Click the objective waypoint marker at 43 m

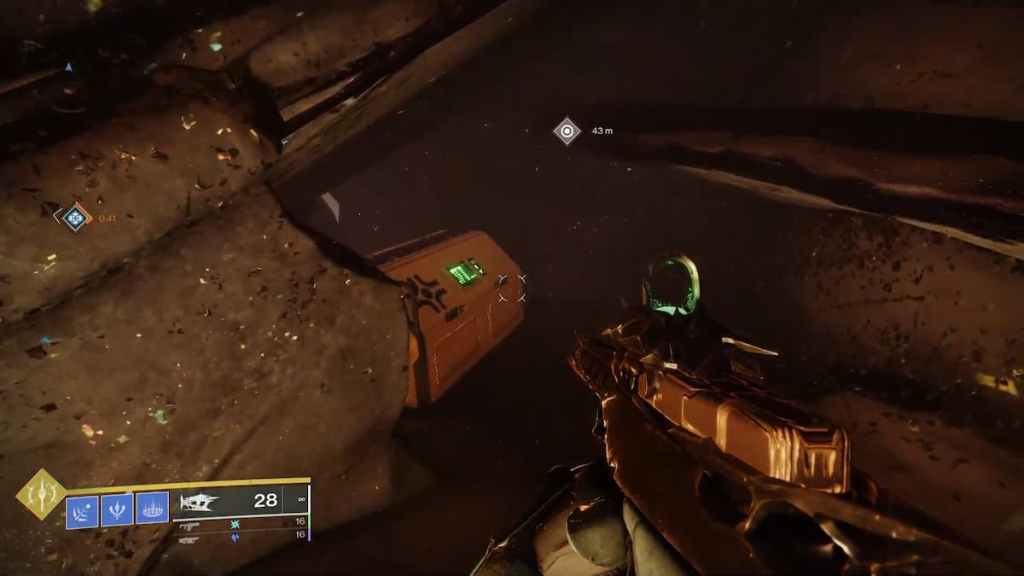pos(567,131)
